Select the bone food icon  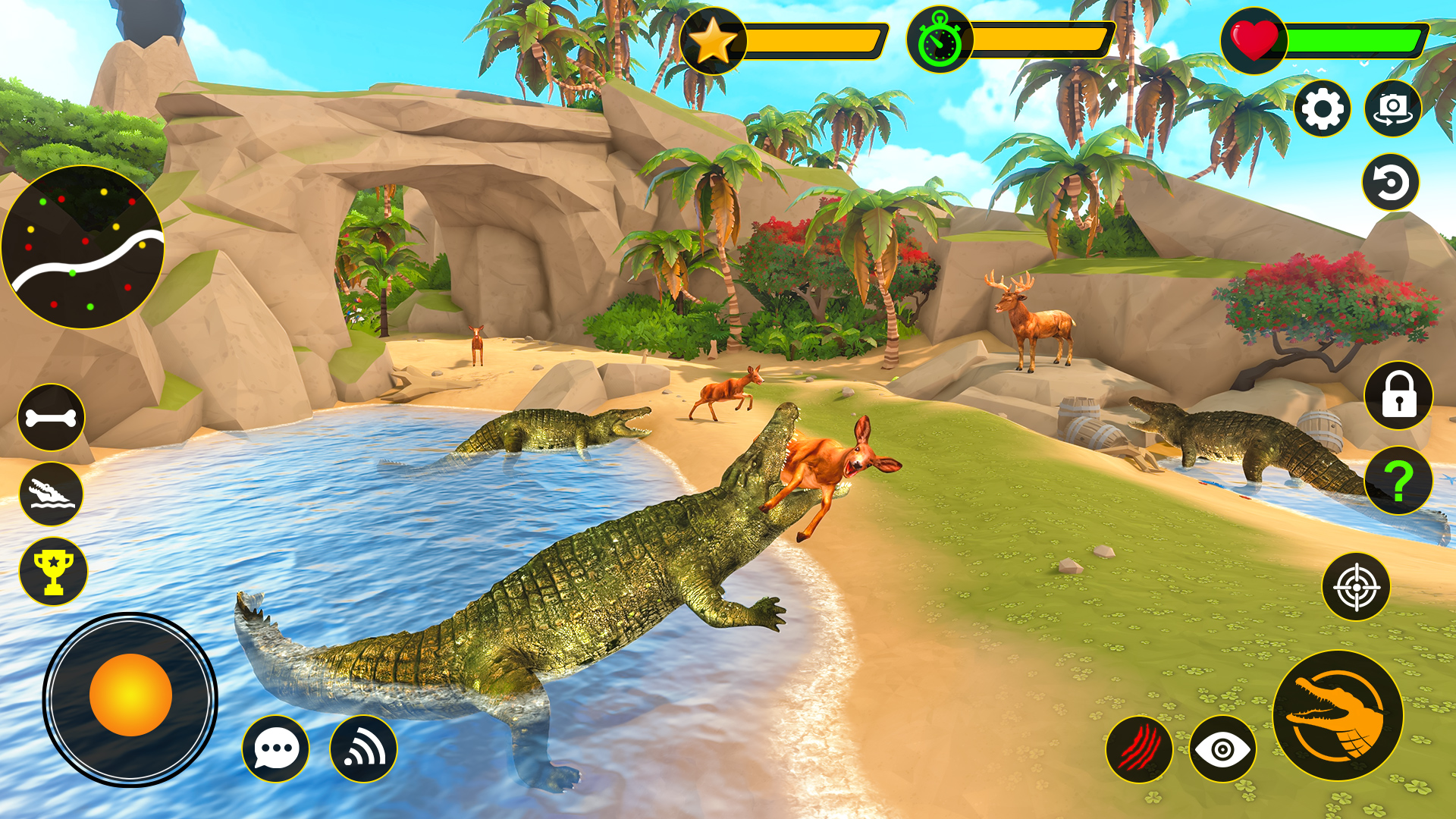52,416
